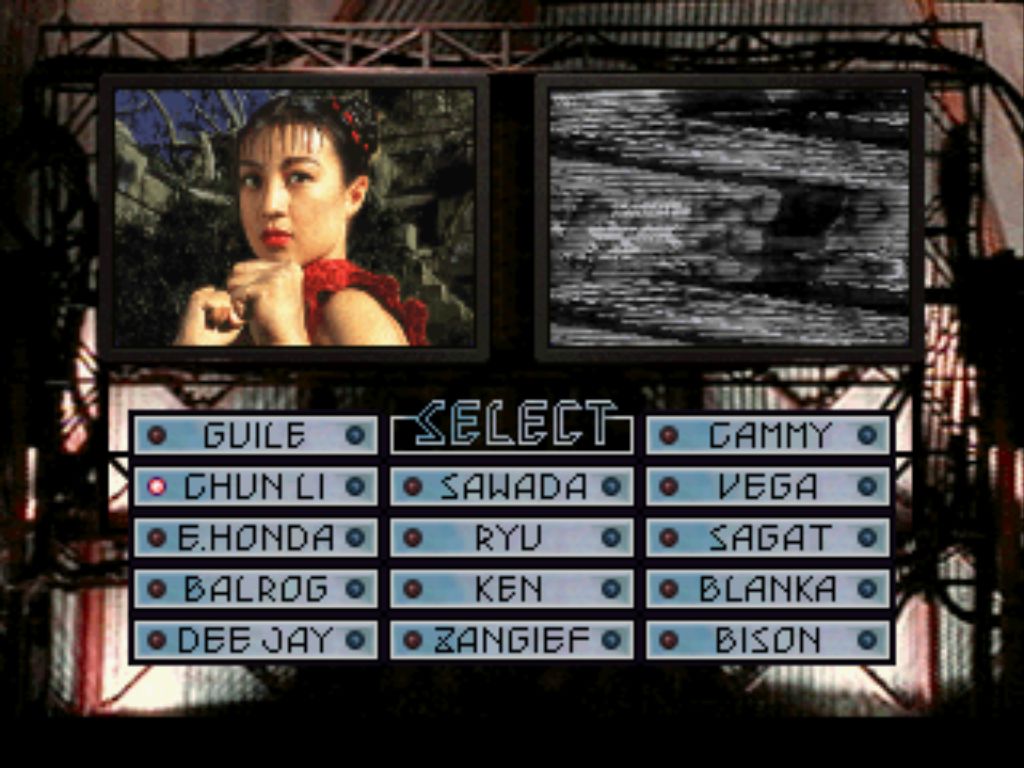Select Zangief from the fighter list
The width and height of the screenshot is (1024, 768).
point(512,640)
